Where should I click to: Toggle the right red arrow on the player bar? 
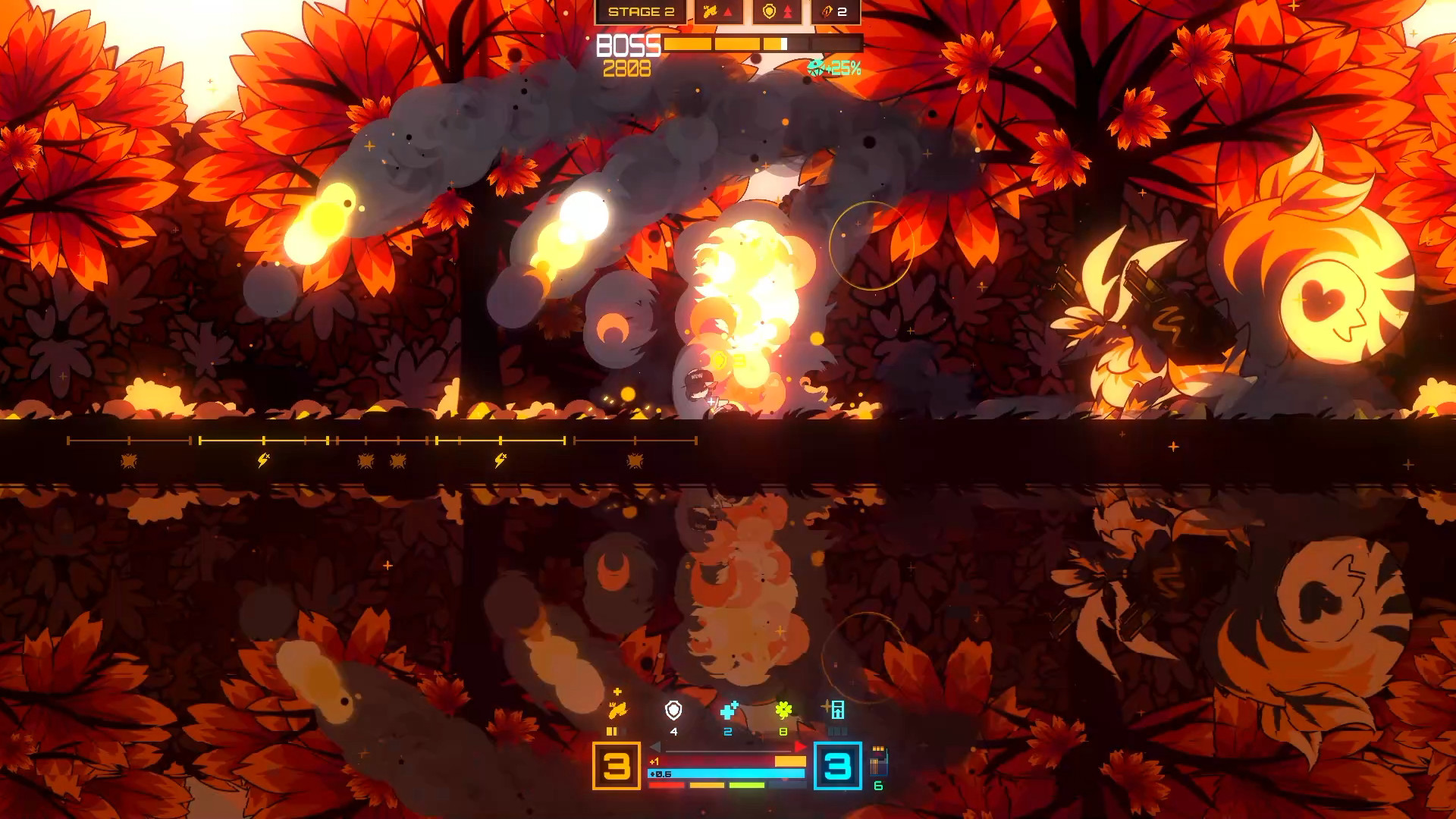tap(799, 746)
